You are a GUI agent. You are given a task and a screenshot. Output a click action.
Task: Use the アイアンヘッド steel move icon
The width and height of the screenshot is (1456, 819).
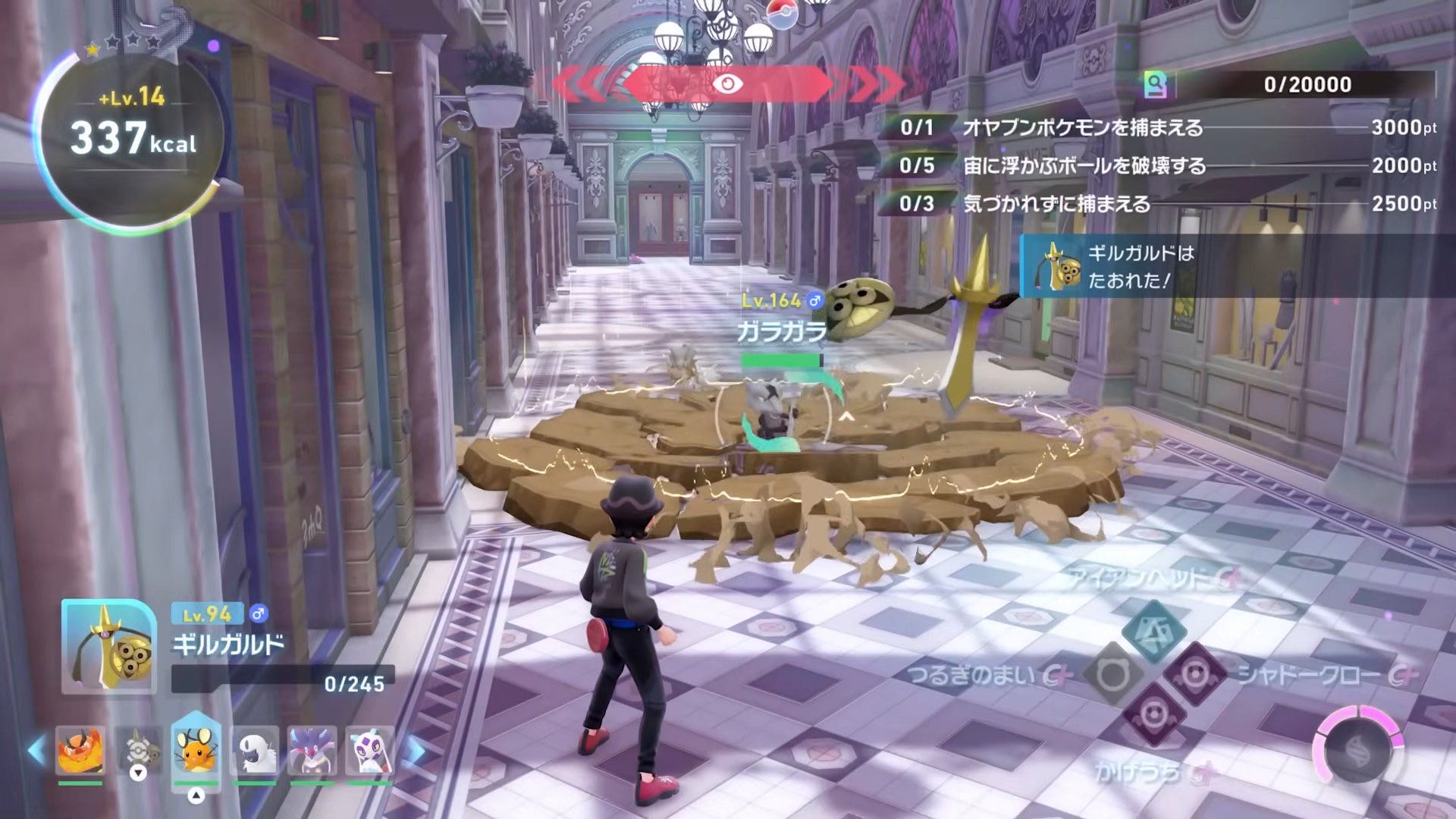(x=1154, y=631)
